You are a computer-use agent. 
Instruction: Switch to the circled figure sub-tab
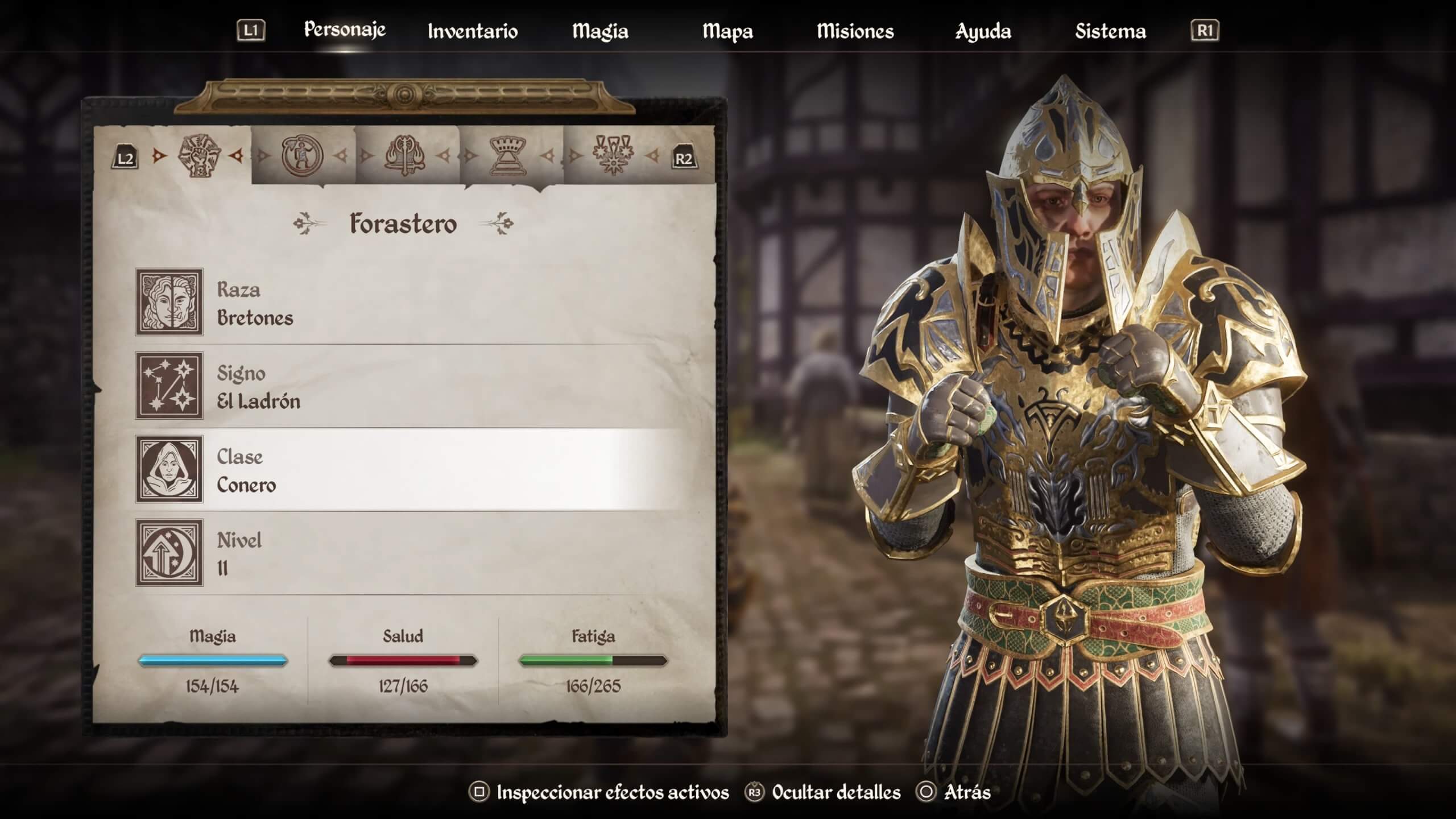point(302,155)
